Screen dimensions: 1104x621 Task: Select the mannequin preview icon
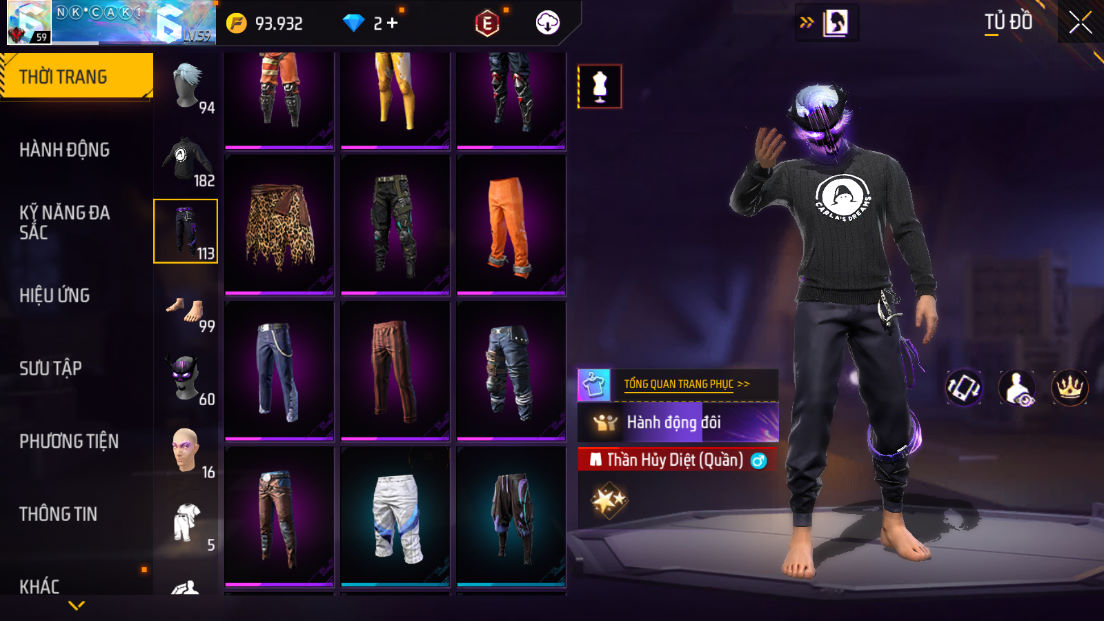pos(600,87)
